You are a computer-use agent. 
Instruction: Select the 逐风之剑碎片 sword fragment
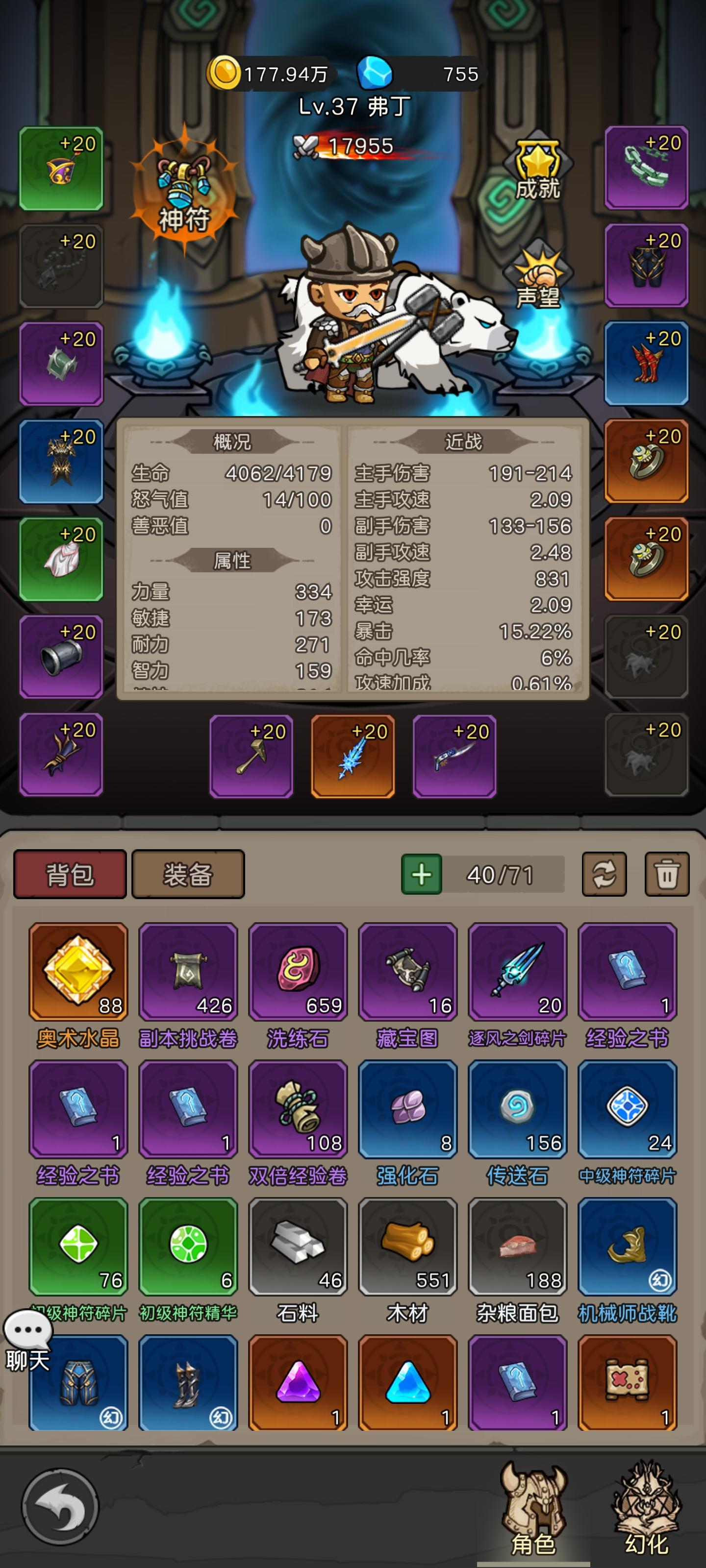pos(518,971)
